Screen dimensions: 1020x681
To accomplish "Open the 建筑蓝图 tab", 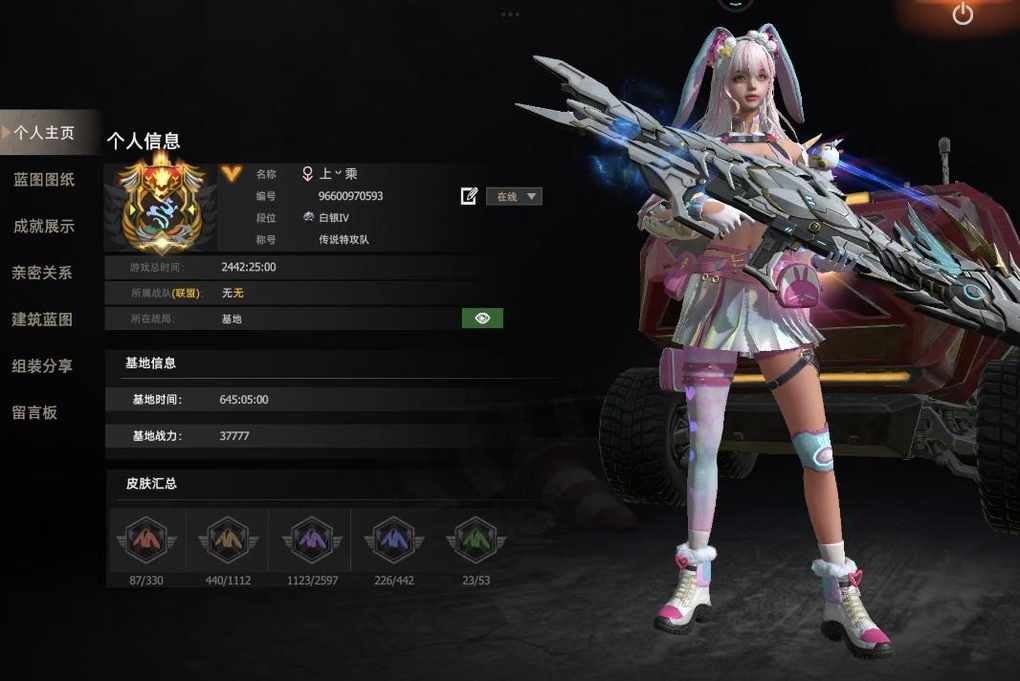I will [42, 319].
